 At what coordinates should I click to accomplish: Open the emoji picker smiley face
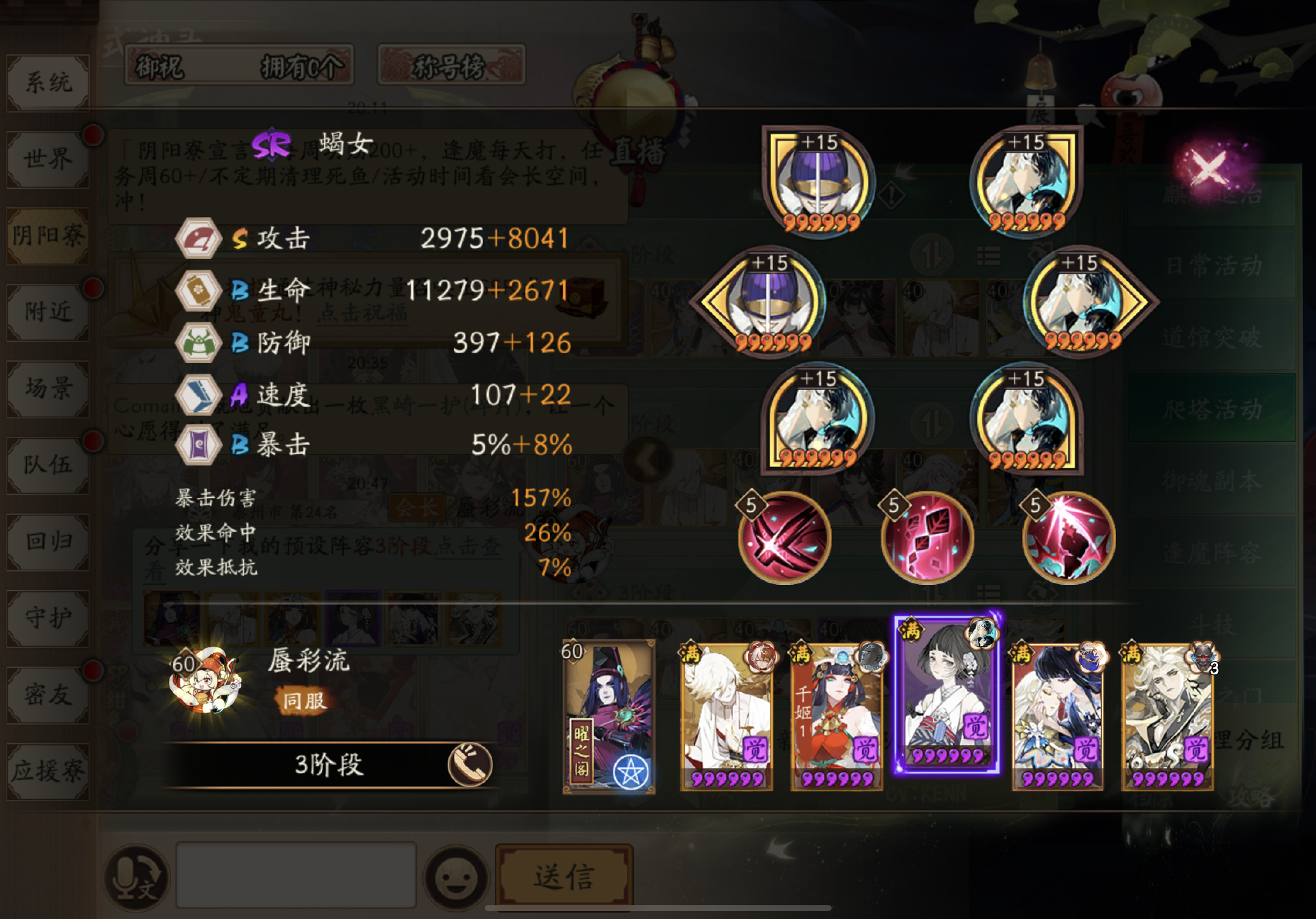tap(456, 878)
